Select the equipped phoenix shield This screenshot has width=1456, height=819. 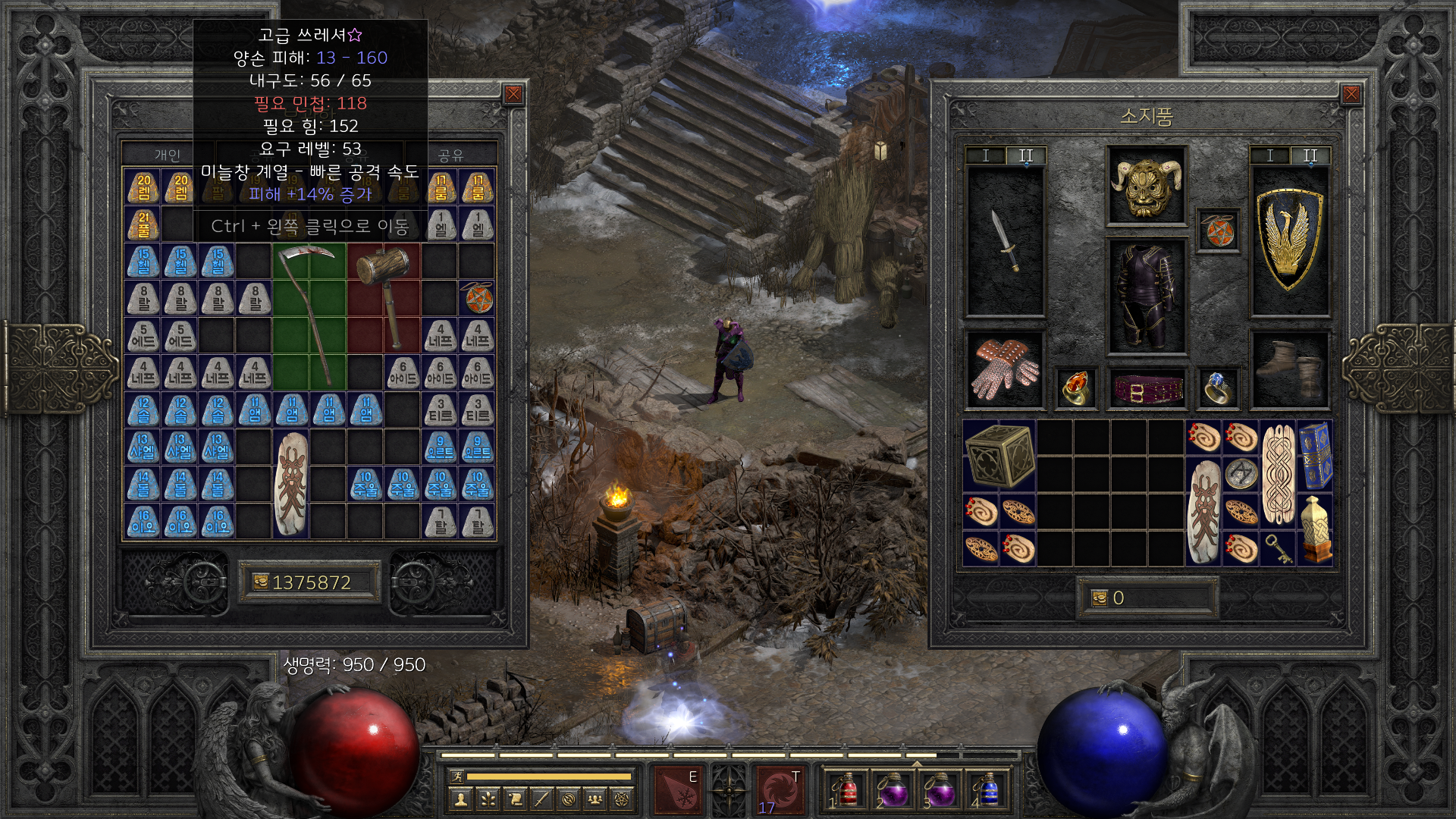1289,240
